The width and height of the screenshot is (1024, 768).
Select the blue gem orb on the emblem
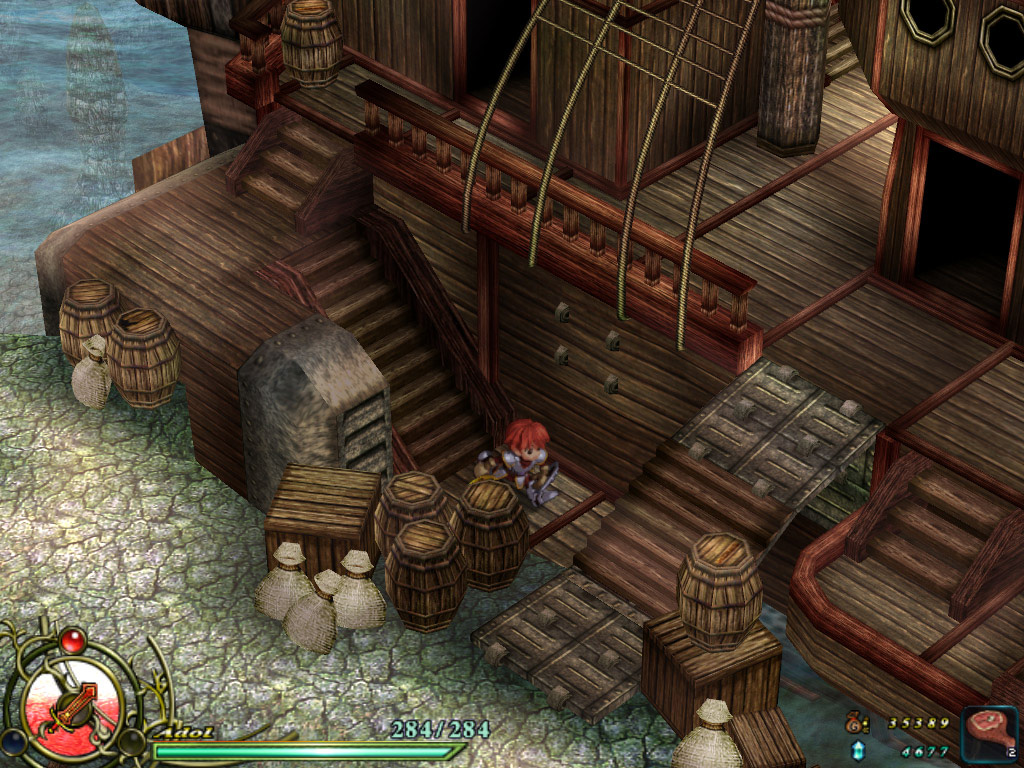[x=13, y=742]
